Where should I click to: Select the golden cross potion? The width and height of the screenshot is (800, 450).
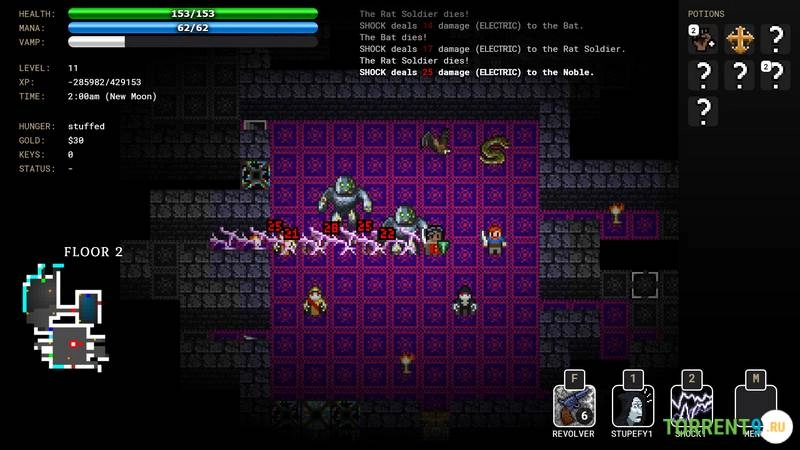tap(739, 40)
